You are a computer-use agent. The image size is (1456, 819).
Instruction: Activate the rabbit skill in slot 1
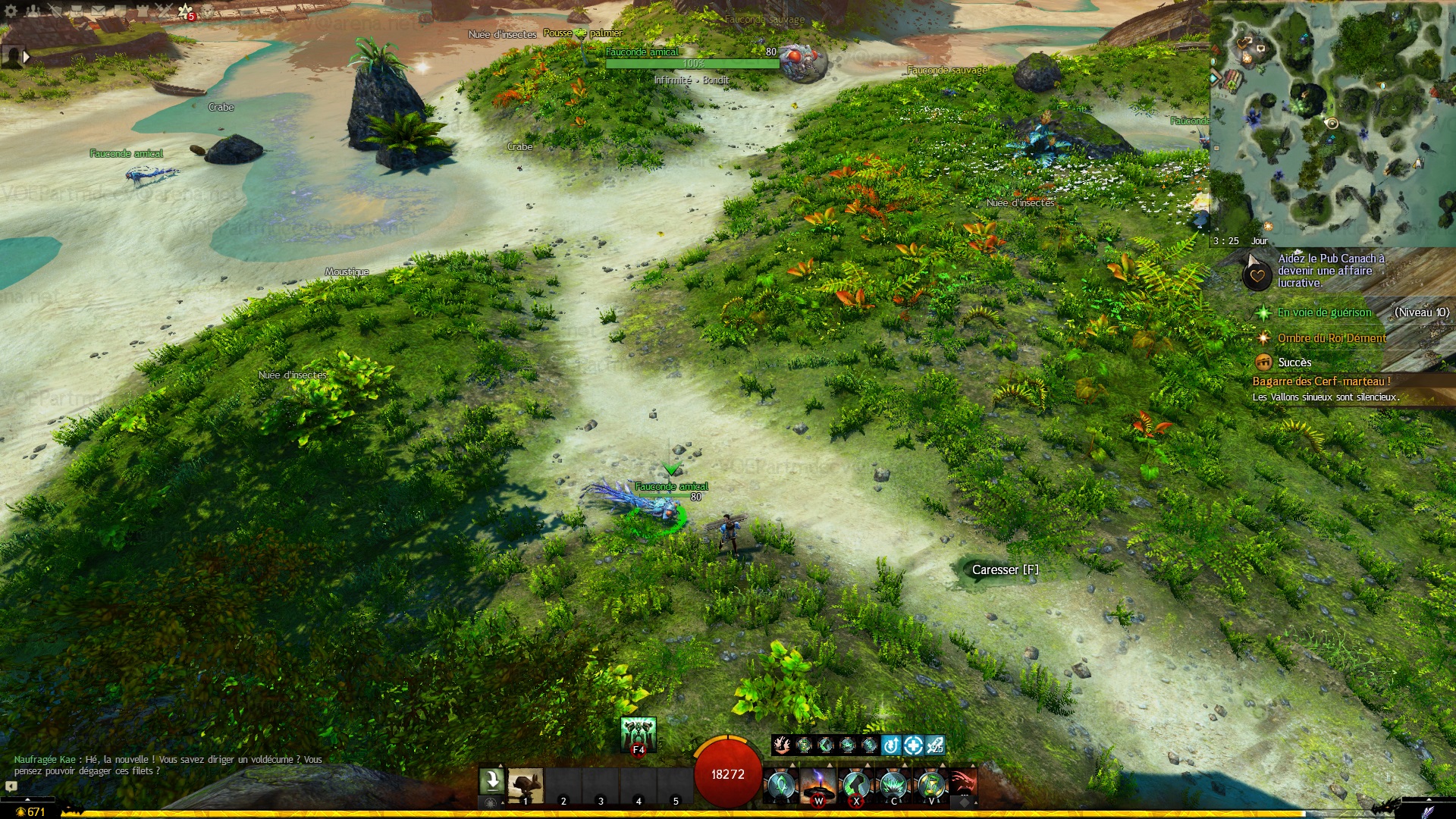(526, 786)
